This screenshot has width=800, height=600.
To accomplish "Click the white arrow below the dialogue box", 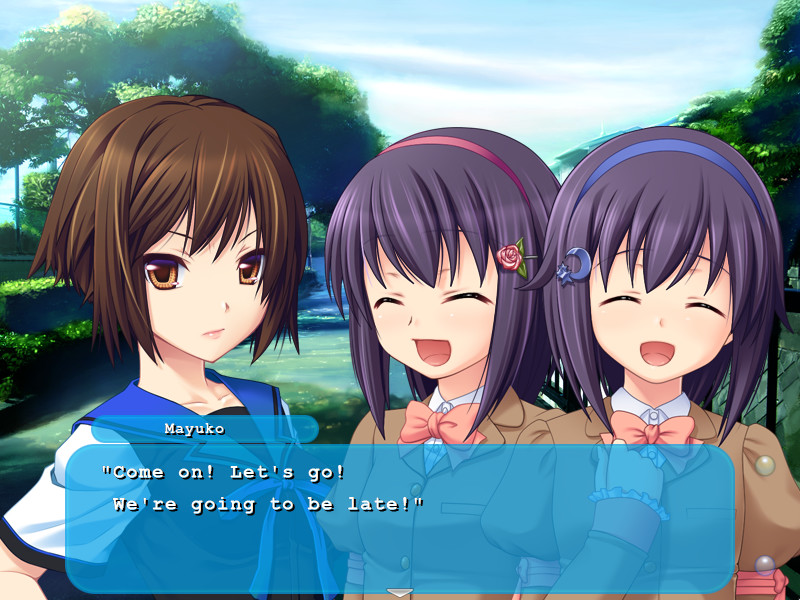I will coord(400,593).
